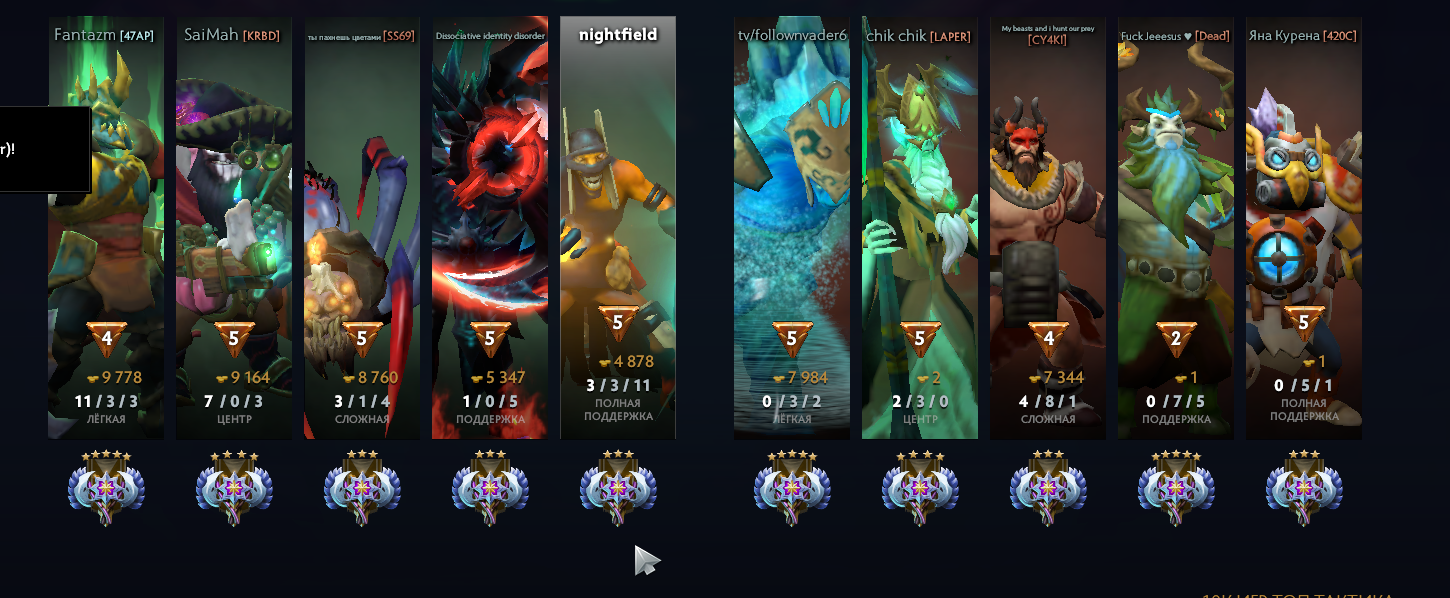Click the rank medal below Яна Курена's card
This screenshot has height=598, width=1450.
tap(1304, 488)
